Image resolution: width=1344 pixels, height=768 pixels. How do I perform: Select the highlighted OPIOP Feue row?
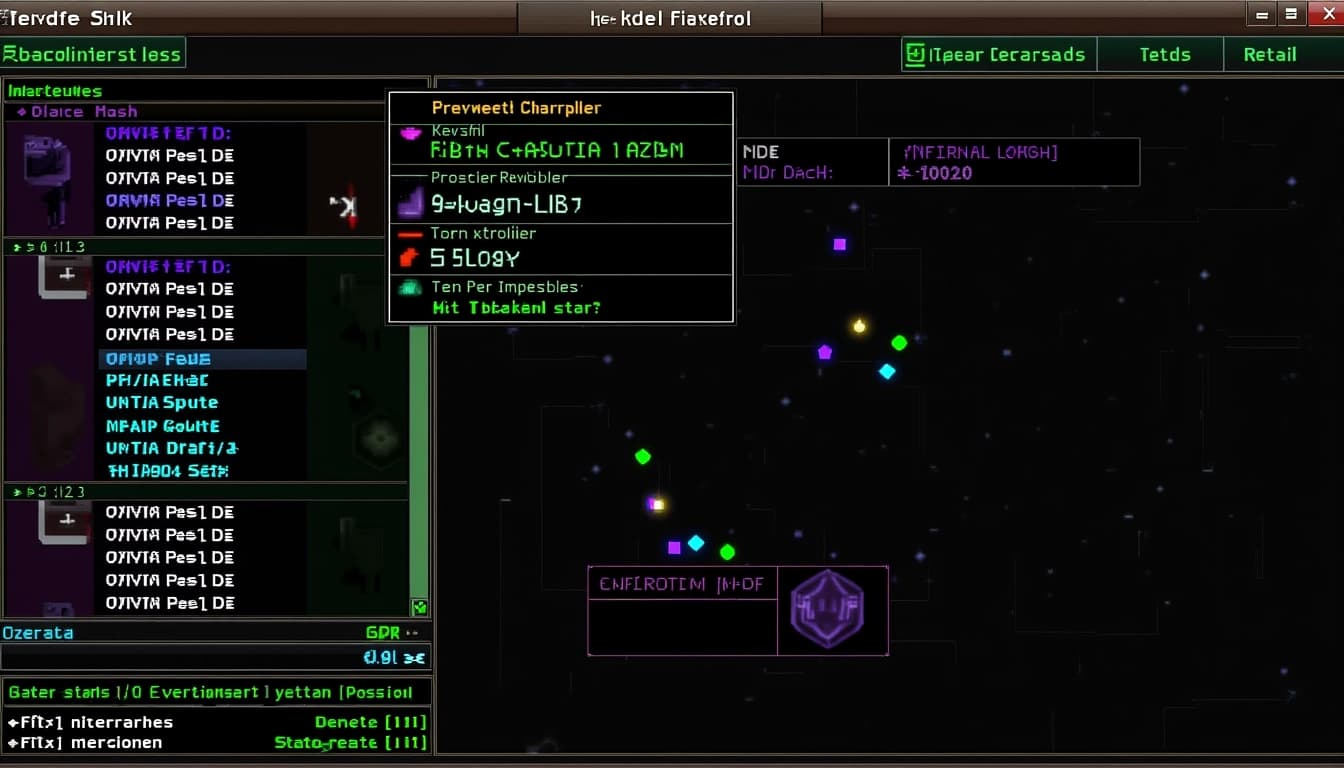pyautogui.click(x=158, y=359)
